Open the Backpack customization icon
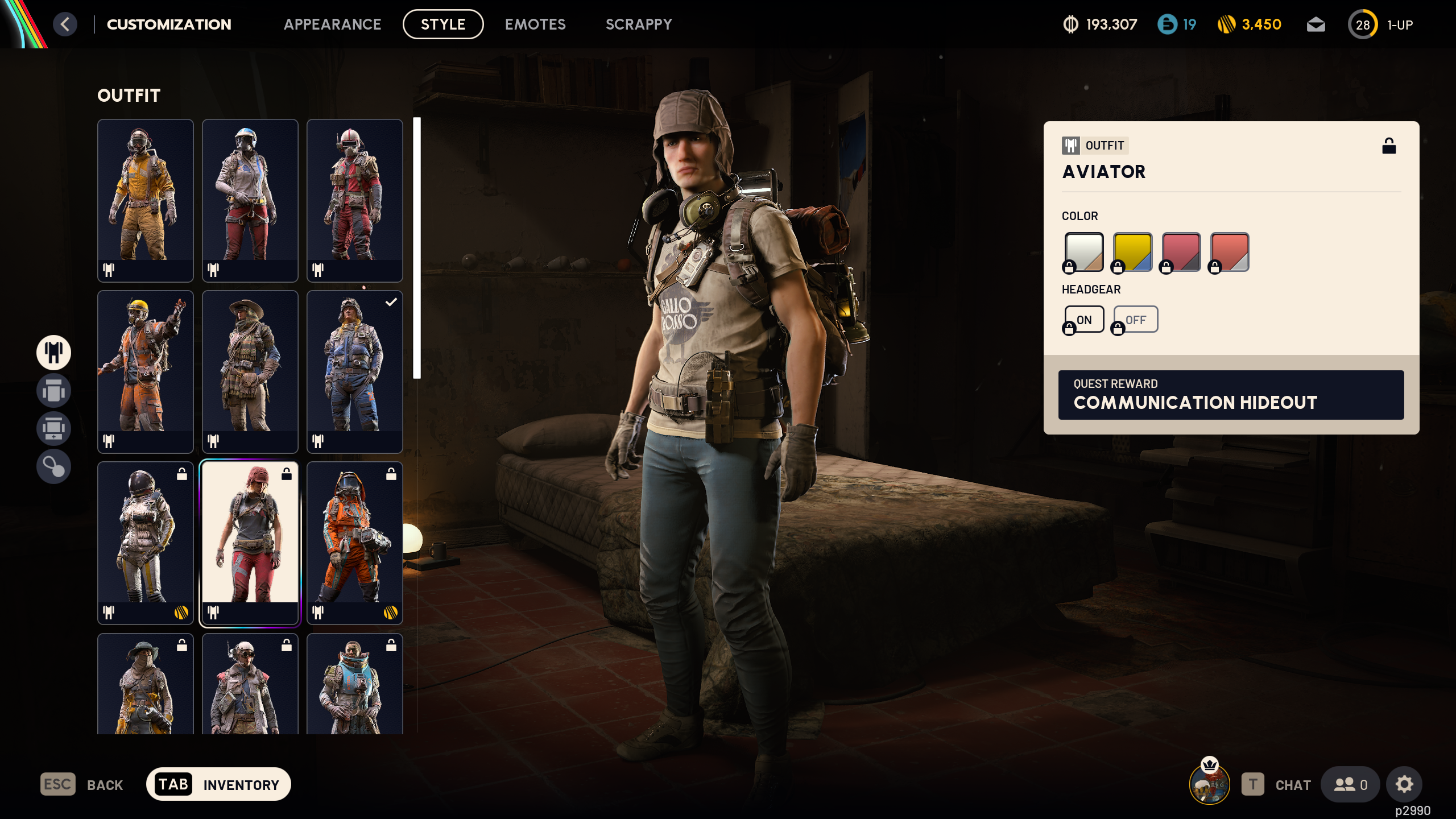This screenshot has width=1456, height=819. [x=53, y=391]
